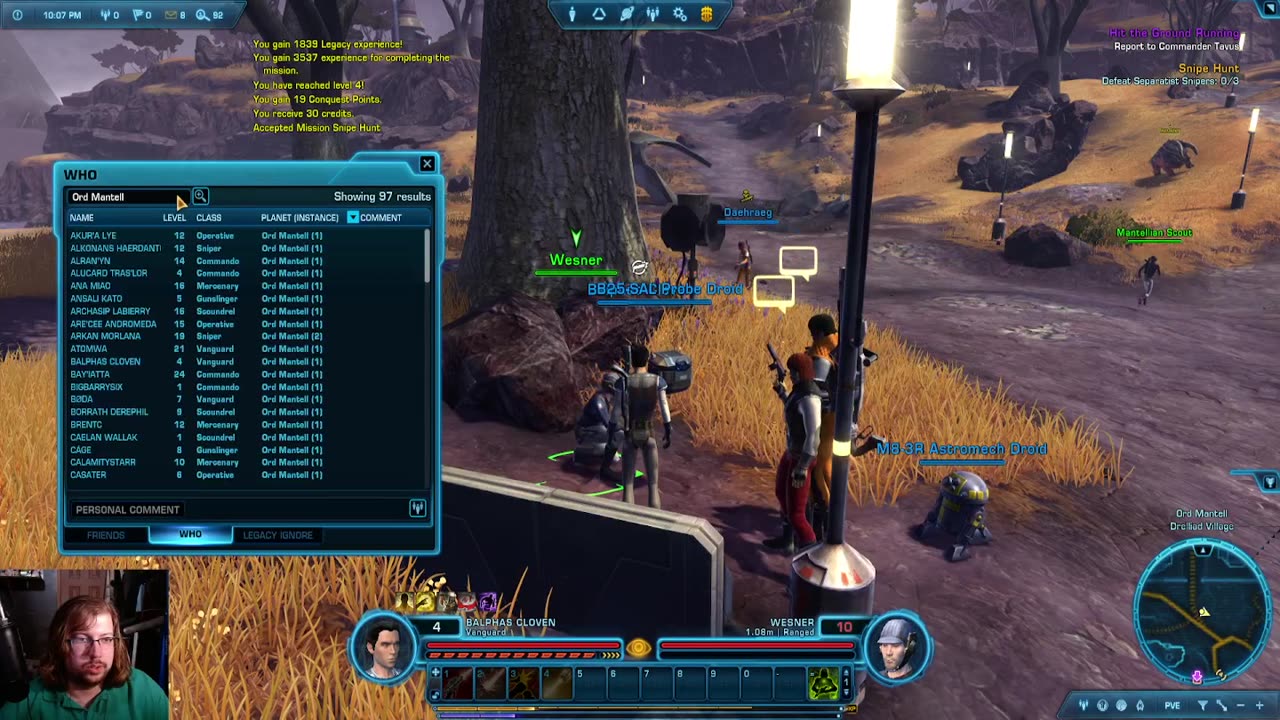Click the Personal Comment field
Image resolution: width=1280 pixels, height=720 pixels.
click(240, 510)
